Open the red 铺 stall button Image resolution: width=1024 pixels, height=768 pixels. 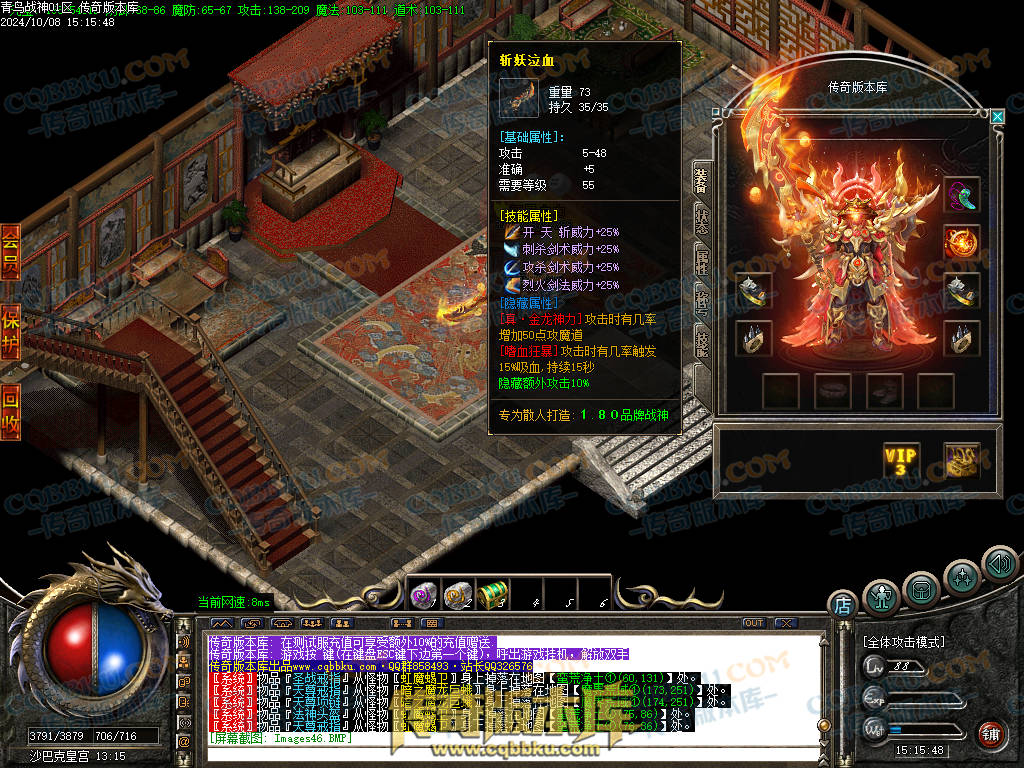click(x=989, y=734)
